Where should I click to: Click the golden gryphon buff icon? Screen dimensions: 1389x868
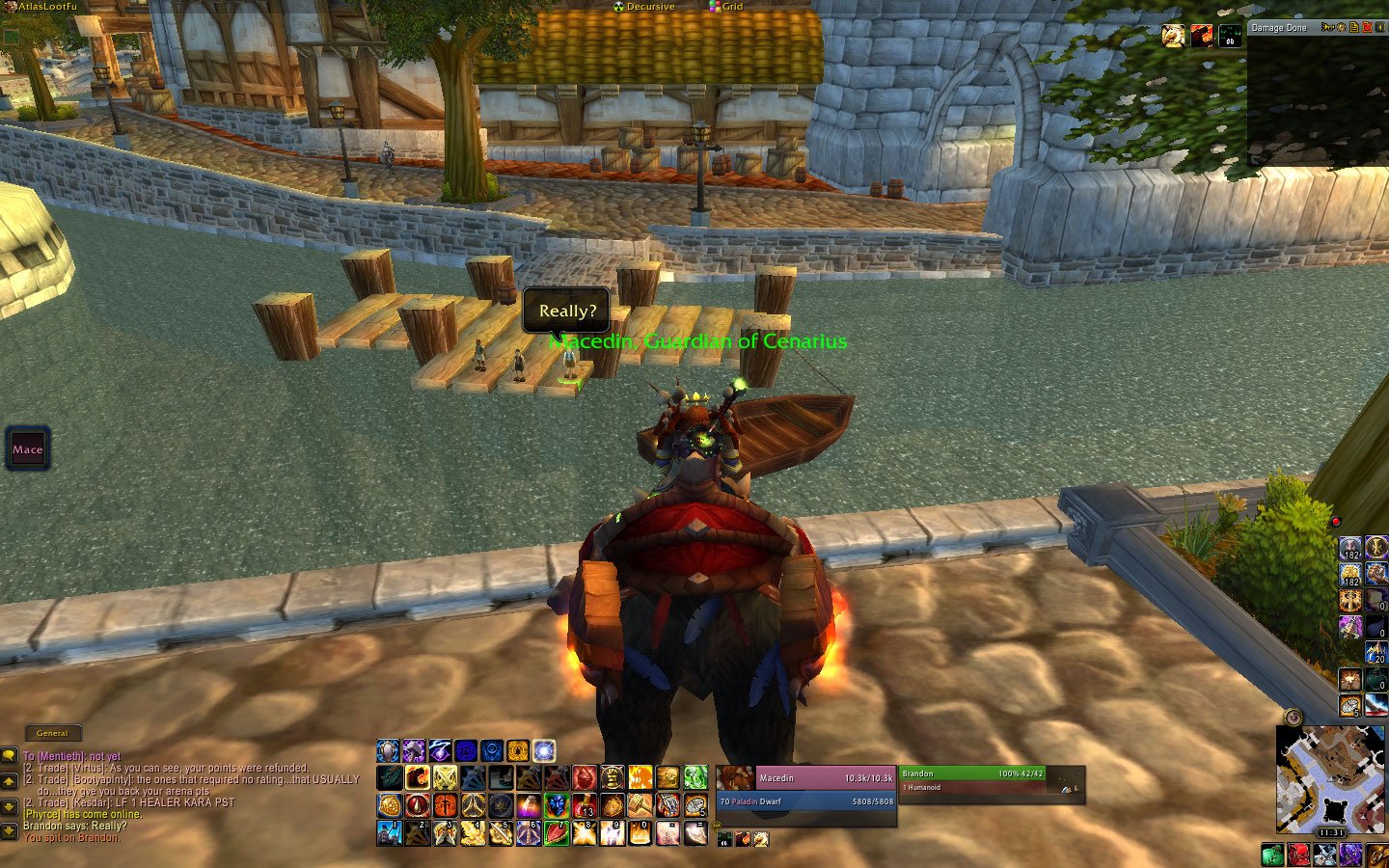coord(1174,36)
